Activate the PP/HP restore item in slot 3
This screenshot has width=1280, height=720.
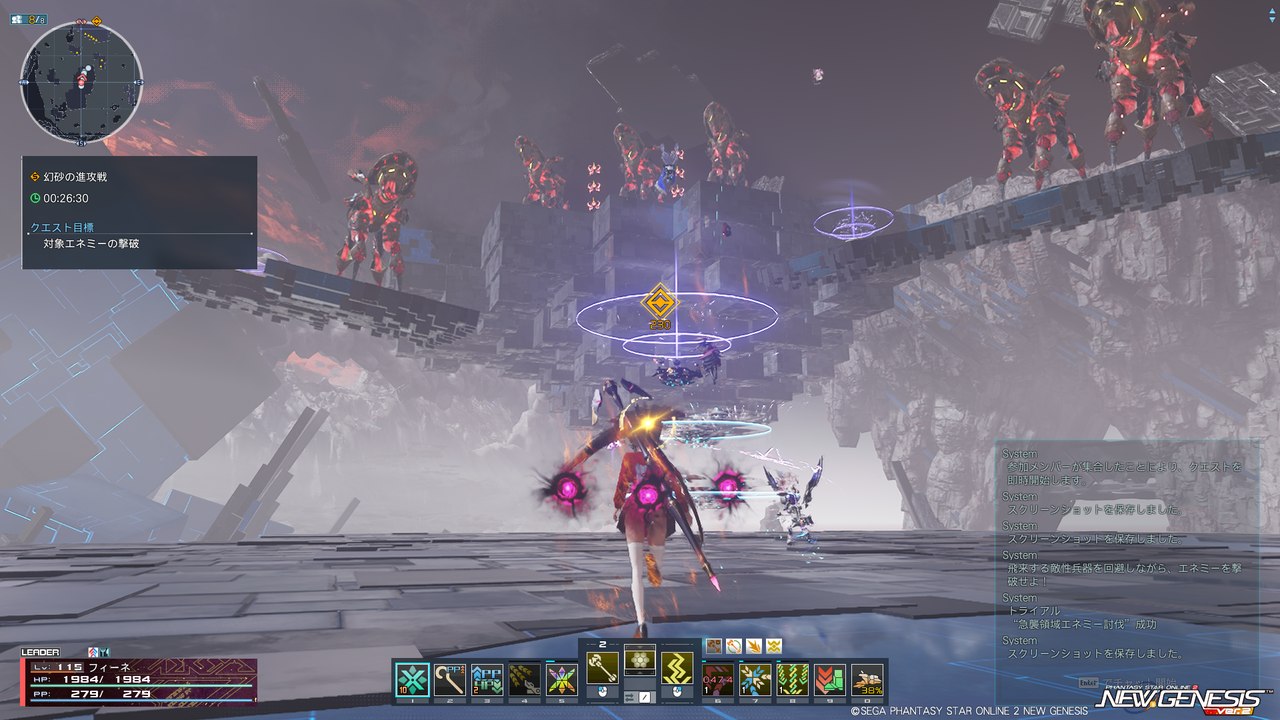pos(487,679)
